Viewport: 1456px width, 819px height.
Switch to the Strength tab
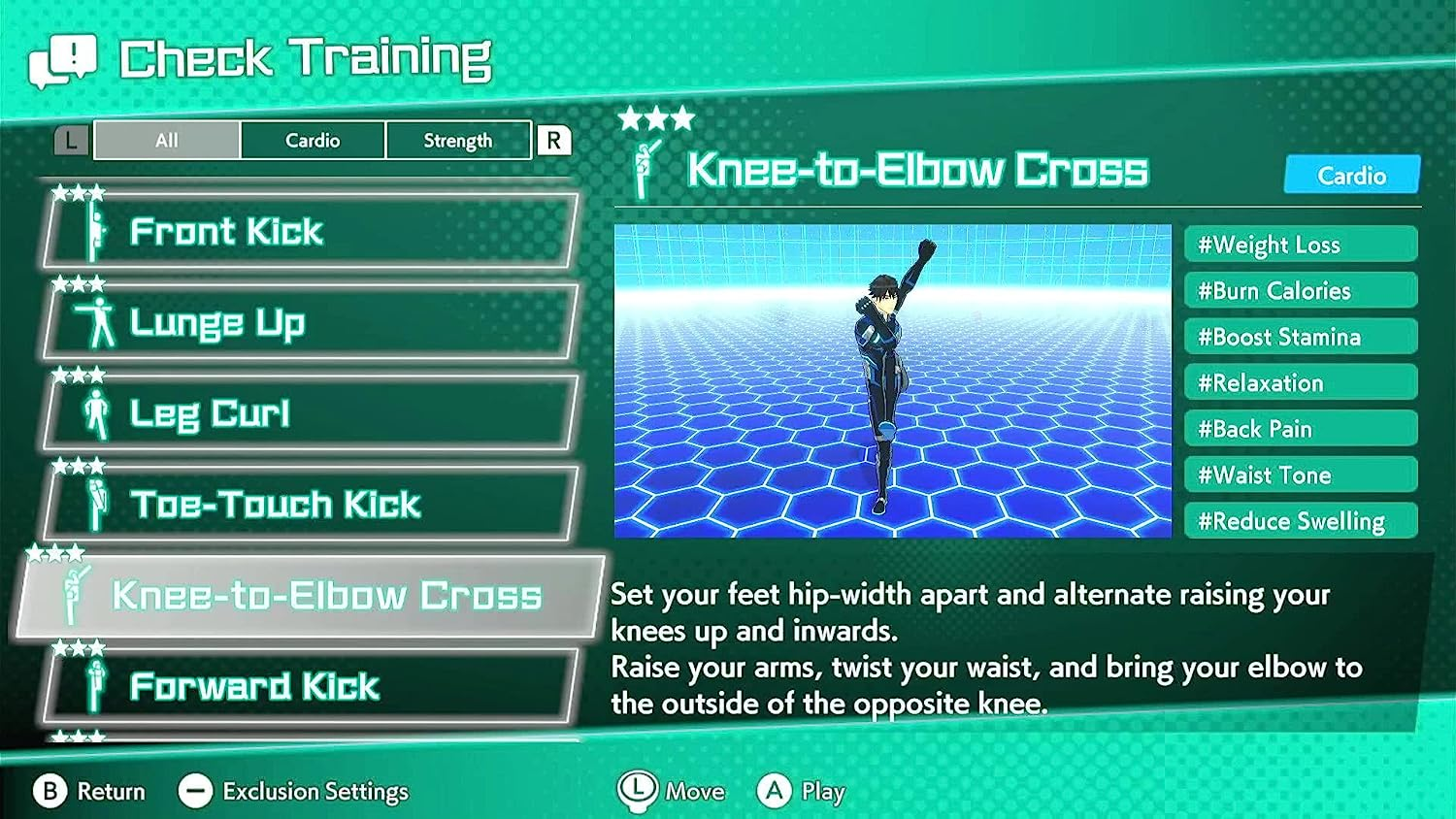(x=458, y=140)
